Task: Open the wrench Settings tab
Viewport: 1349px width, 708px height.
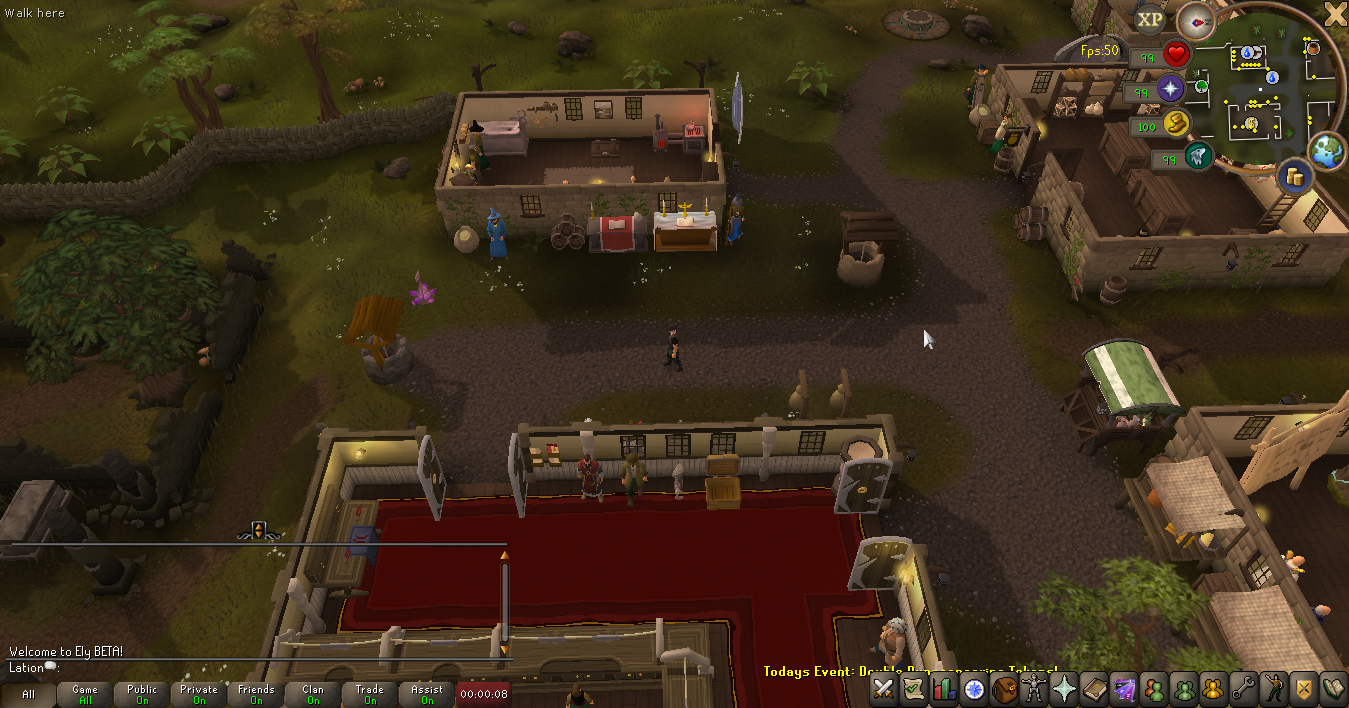Action: point(1243,688)
